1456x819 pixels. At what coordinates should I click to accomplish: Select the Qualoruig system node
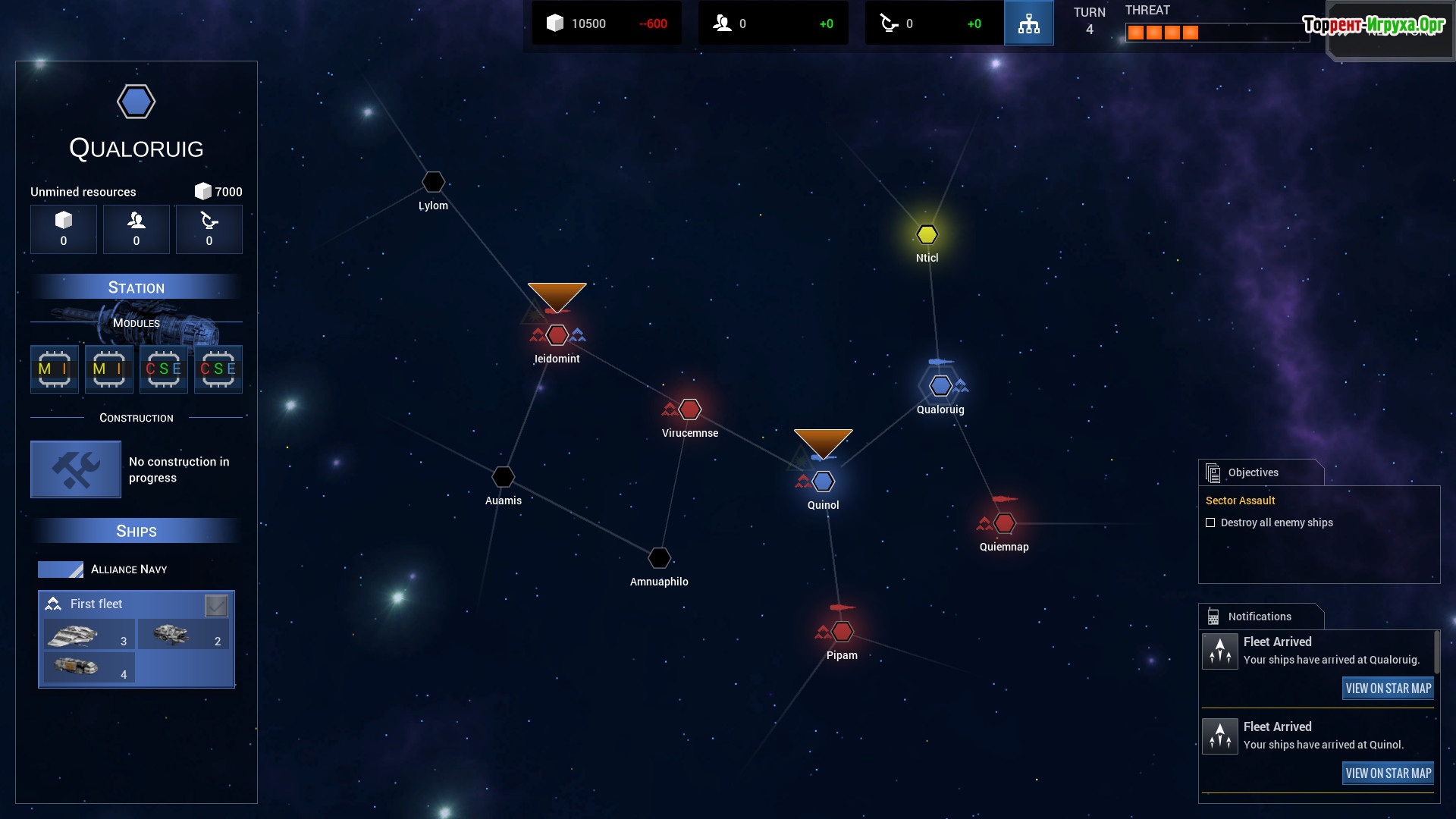pos(940,386)
